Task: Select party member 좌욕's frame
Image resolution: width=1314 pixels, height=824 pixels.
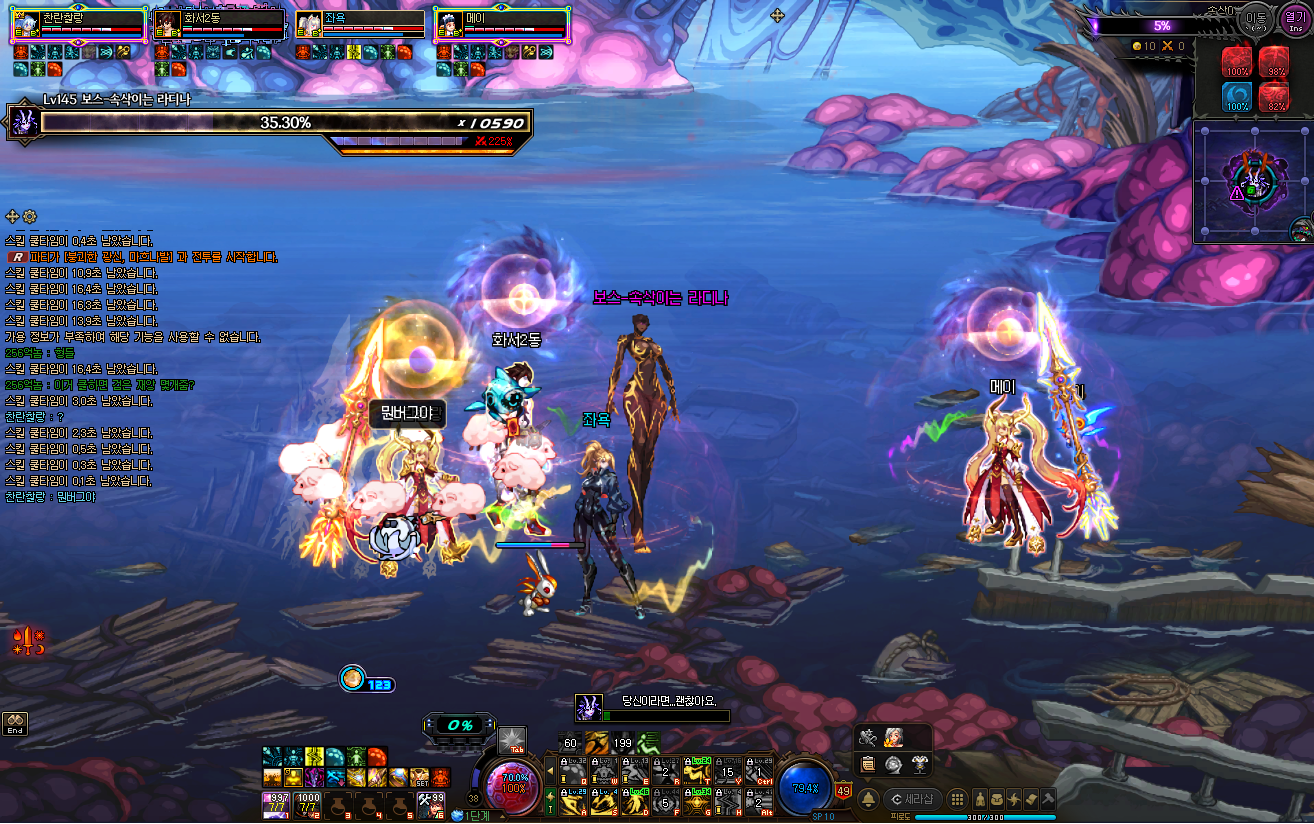Action: tap(360, 25)
